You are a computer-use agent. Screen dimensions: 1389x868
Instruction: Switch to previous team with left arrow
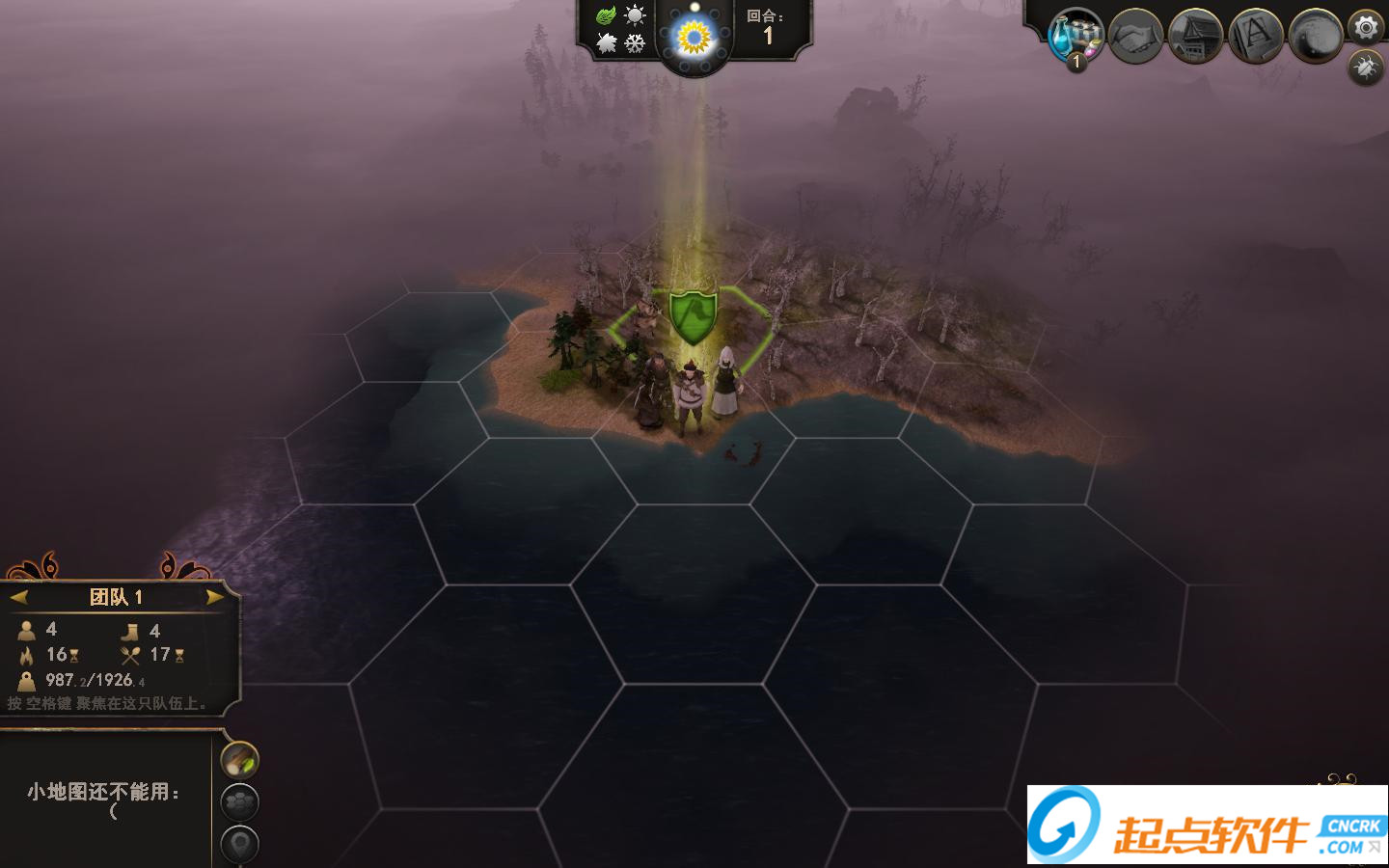(19, 597)
